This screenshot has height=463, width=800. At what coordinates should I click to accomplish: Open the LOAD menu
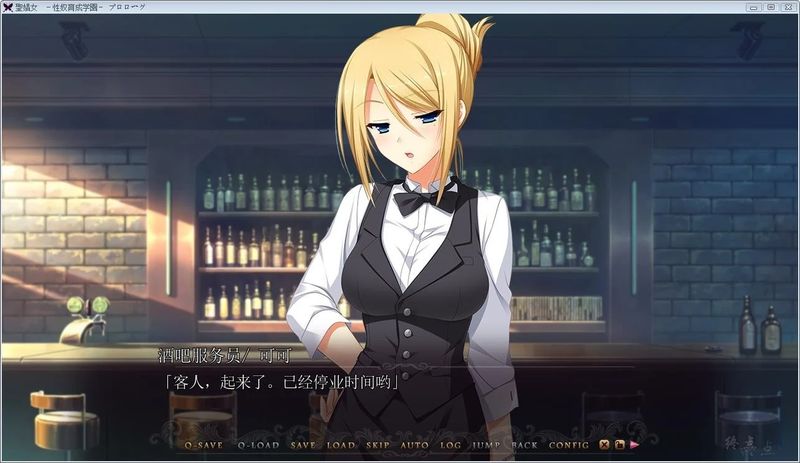pyautogui.click(x=341, y=444)
